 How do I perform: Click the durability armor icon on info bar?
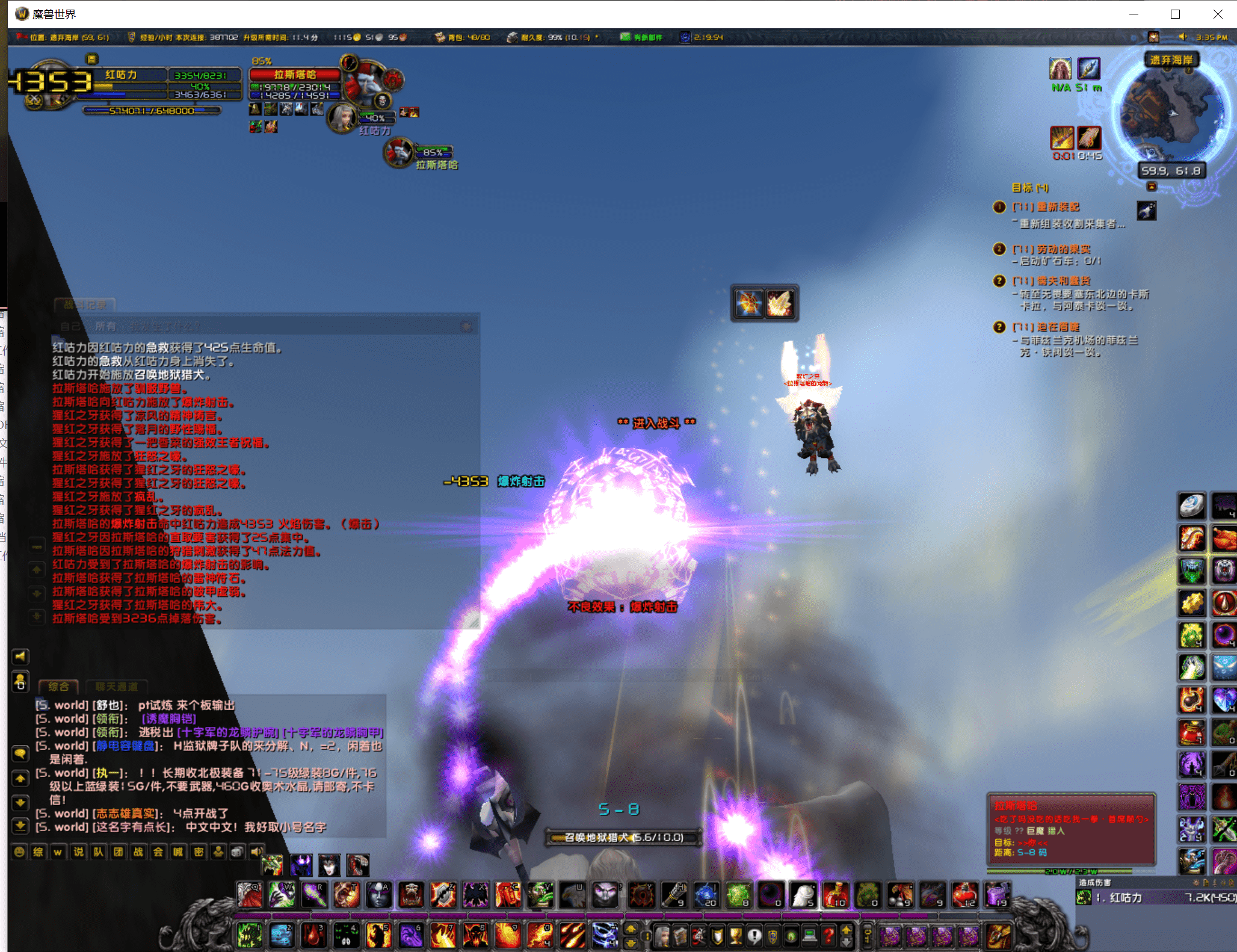tap(513, 37)
